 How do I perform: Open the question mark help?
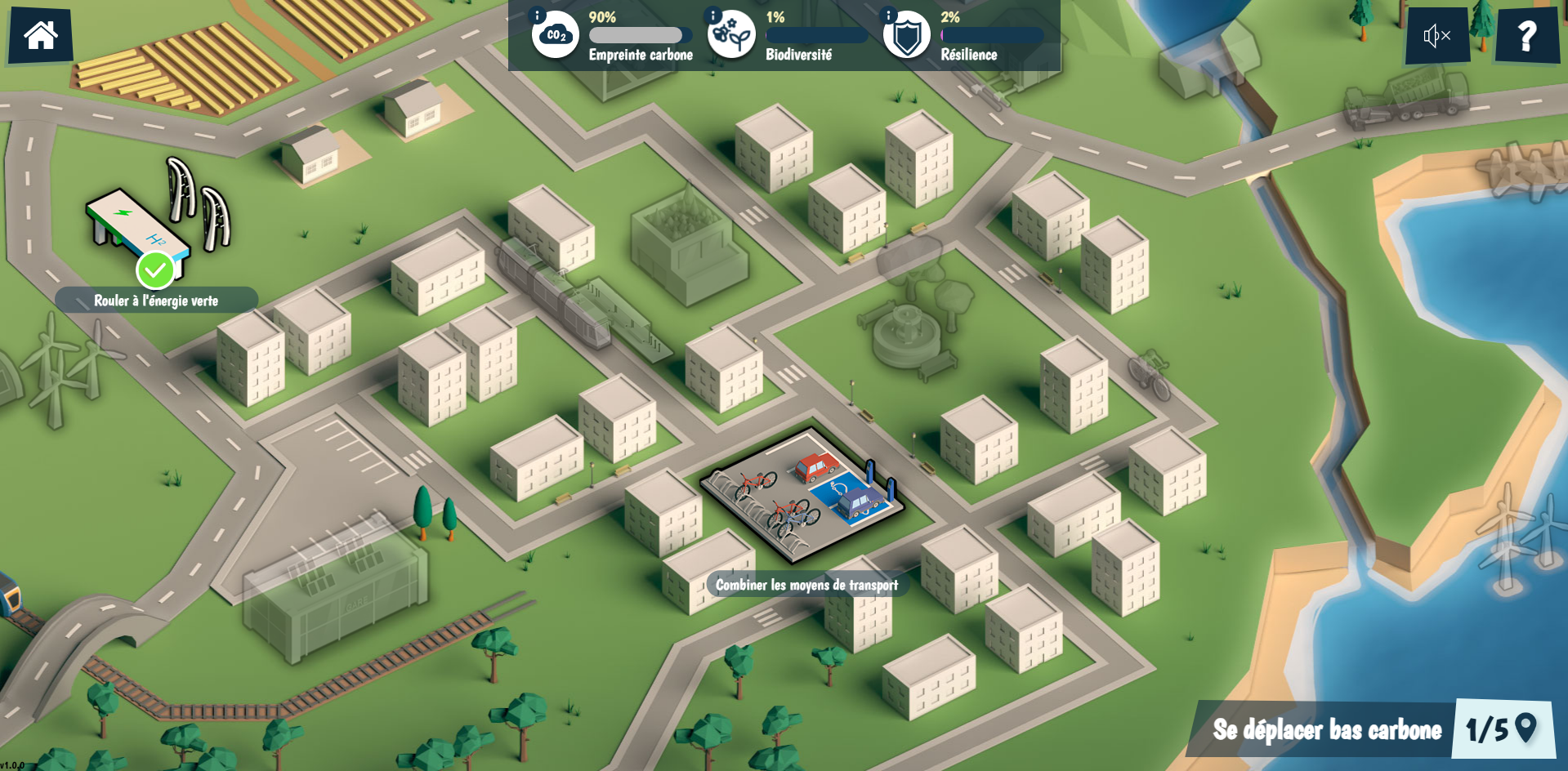click(1526, 36)
